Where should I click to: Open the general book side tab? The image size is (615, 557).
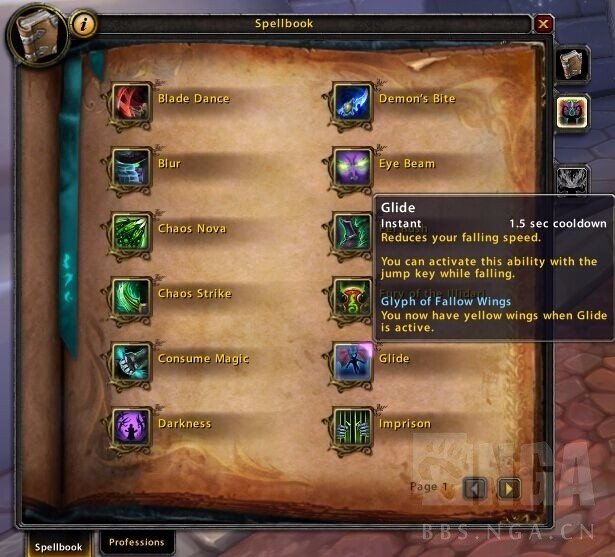click(572, 63)
